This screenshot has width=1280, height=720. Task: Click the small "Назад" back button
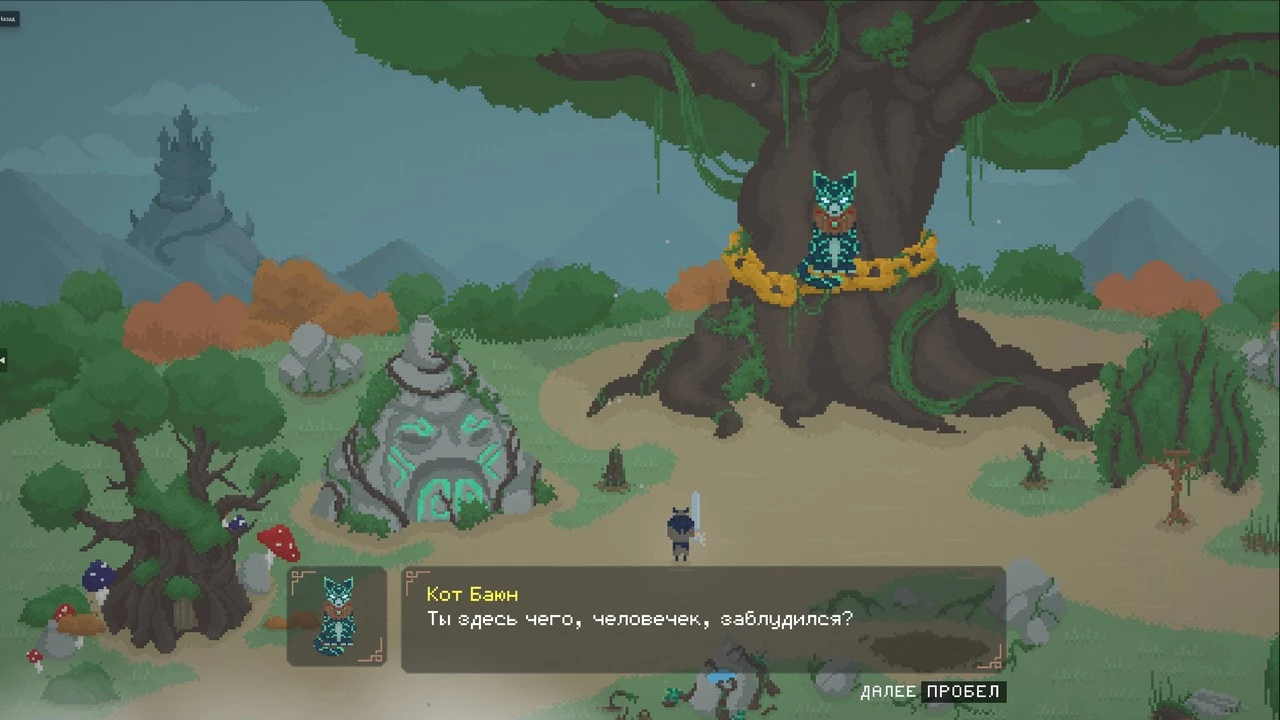(8, 18)
